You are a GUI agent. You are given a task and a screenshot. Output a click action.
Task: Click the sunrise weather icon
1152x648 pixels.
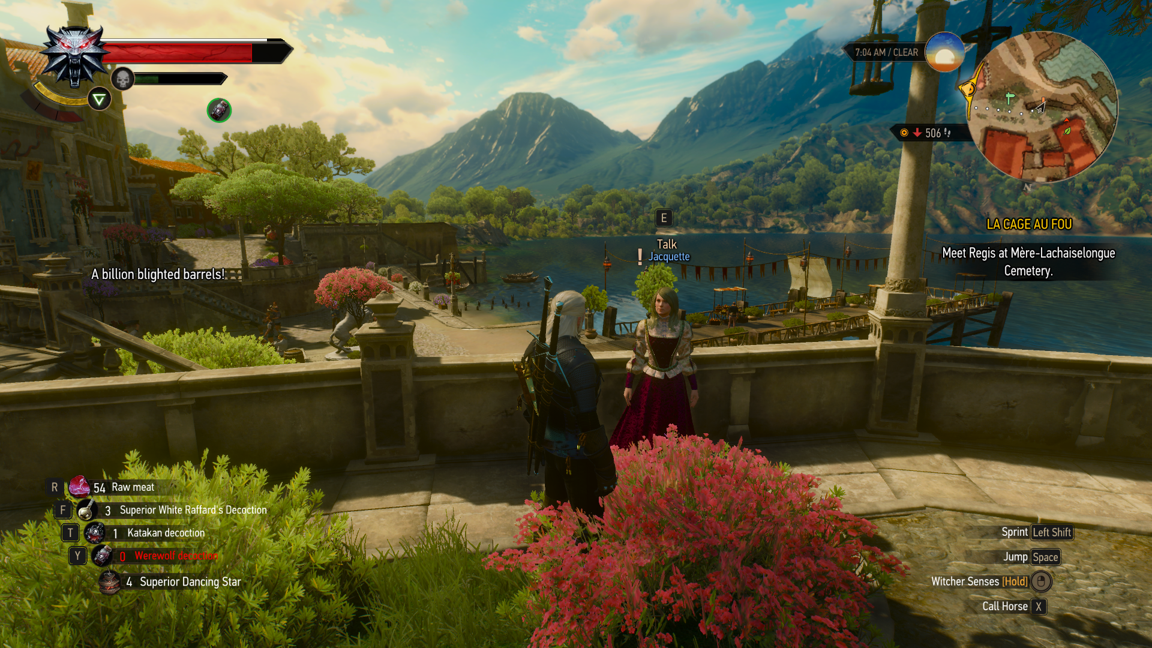(x=944, y=52)
